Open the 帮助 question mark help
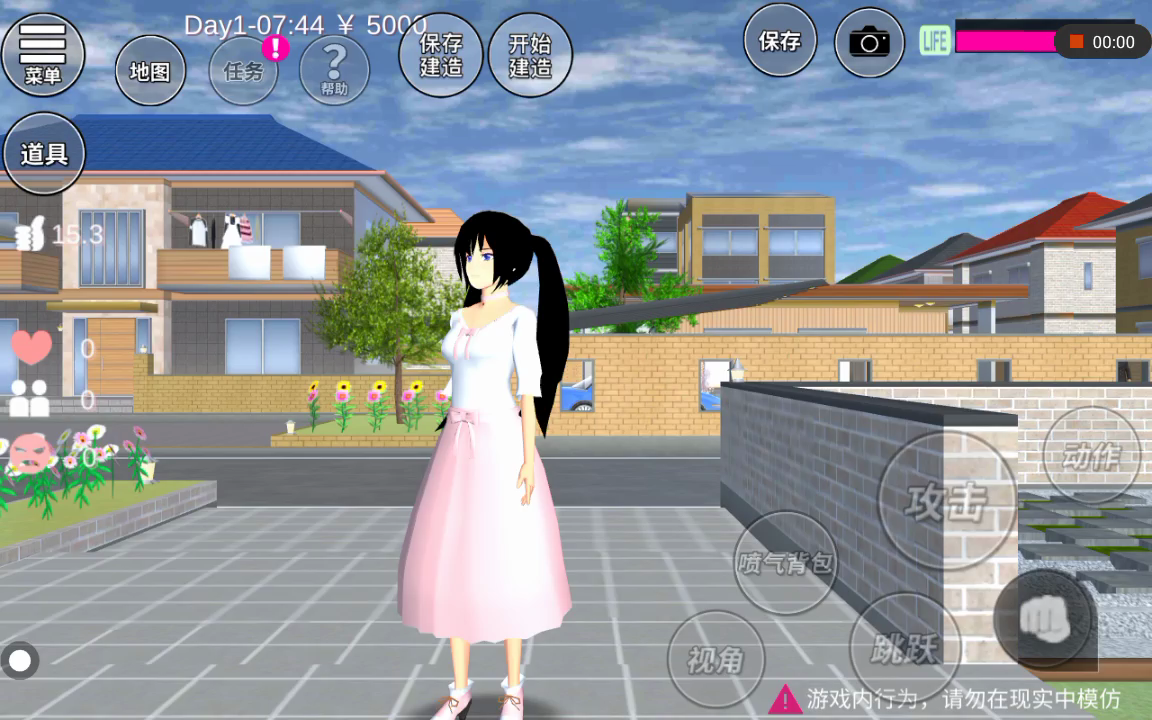This screenshot has height=720, width=1152. (x=334, y=70)
